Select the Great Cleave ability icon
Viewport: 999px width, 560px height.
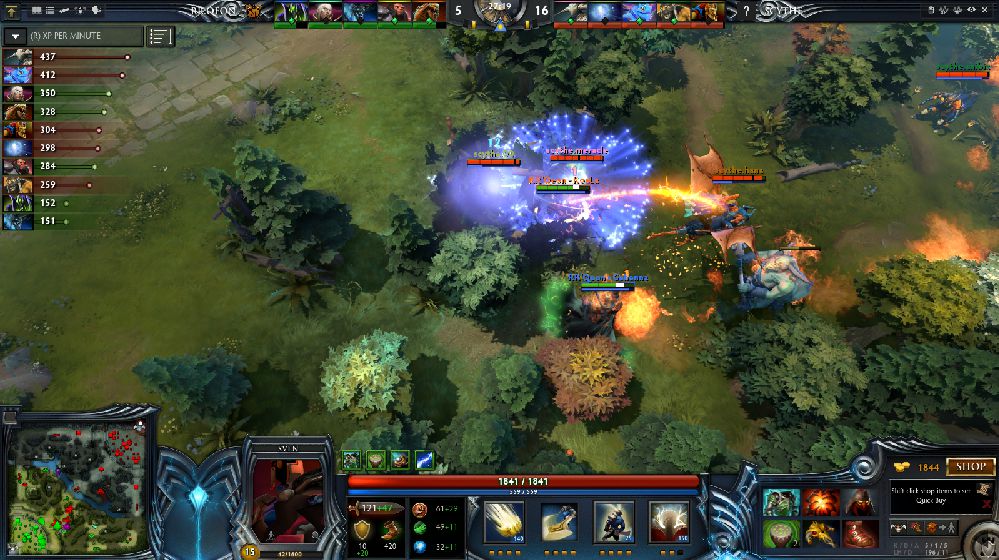tap(558, 523)
